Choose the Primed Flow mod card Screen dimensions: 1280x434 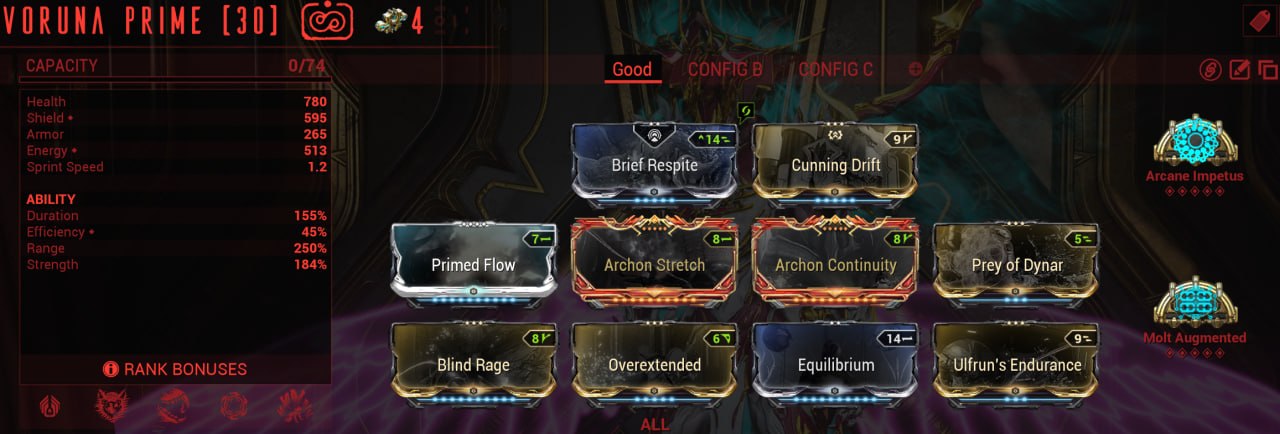pyautogui.click(x=473, y=265)
